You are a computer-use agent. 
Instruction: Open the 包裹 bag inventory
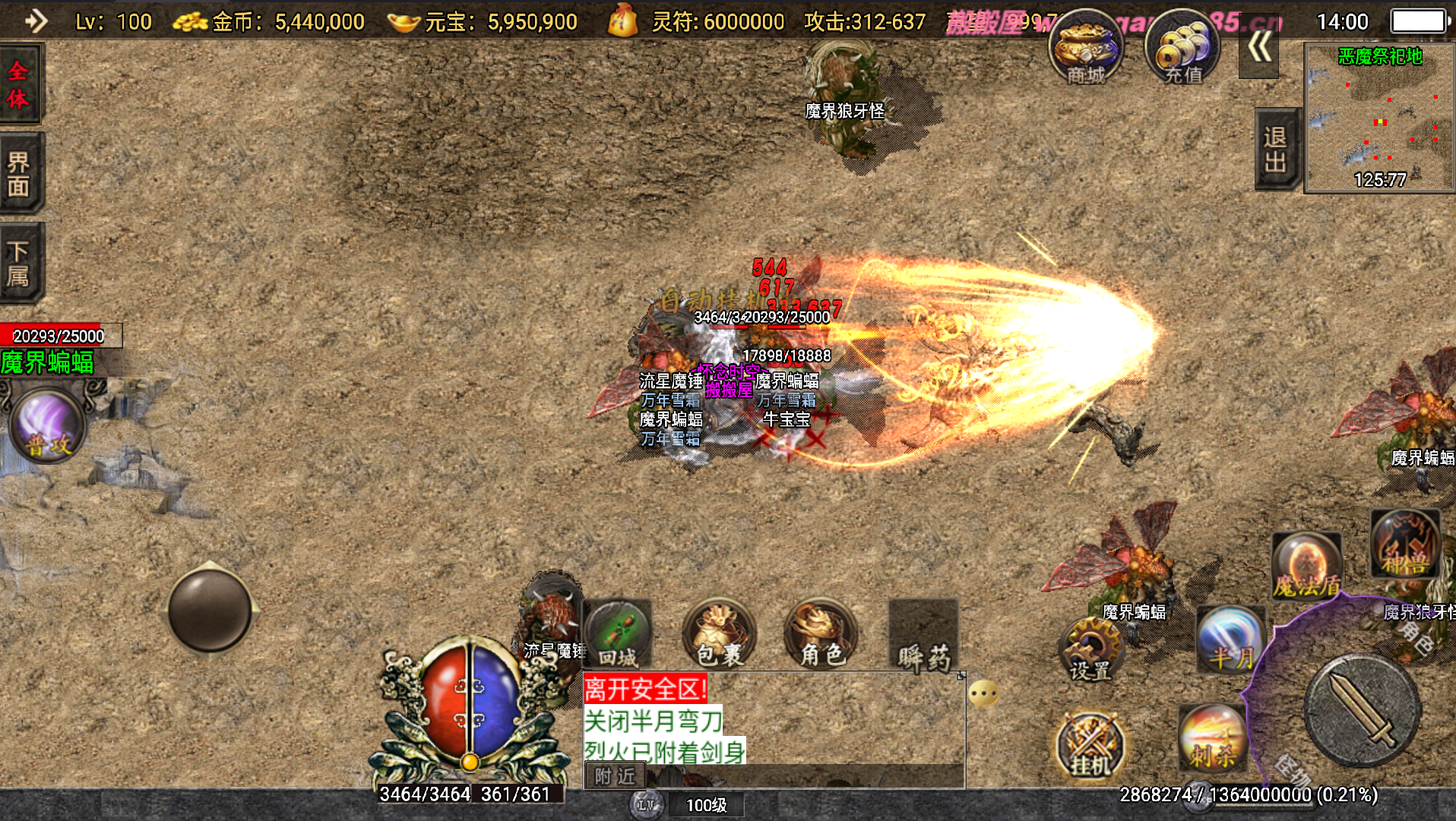(719, 635)
